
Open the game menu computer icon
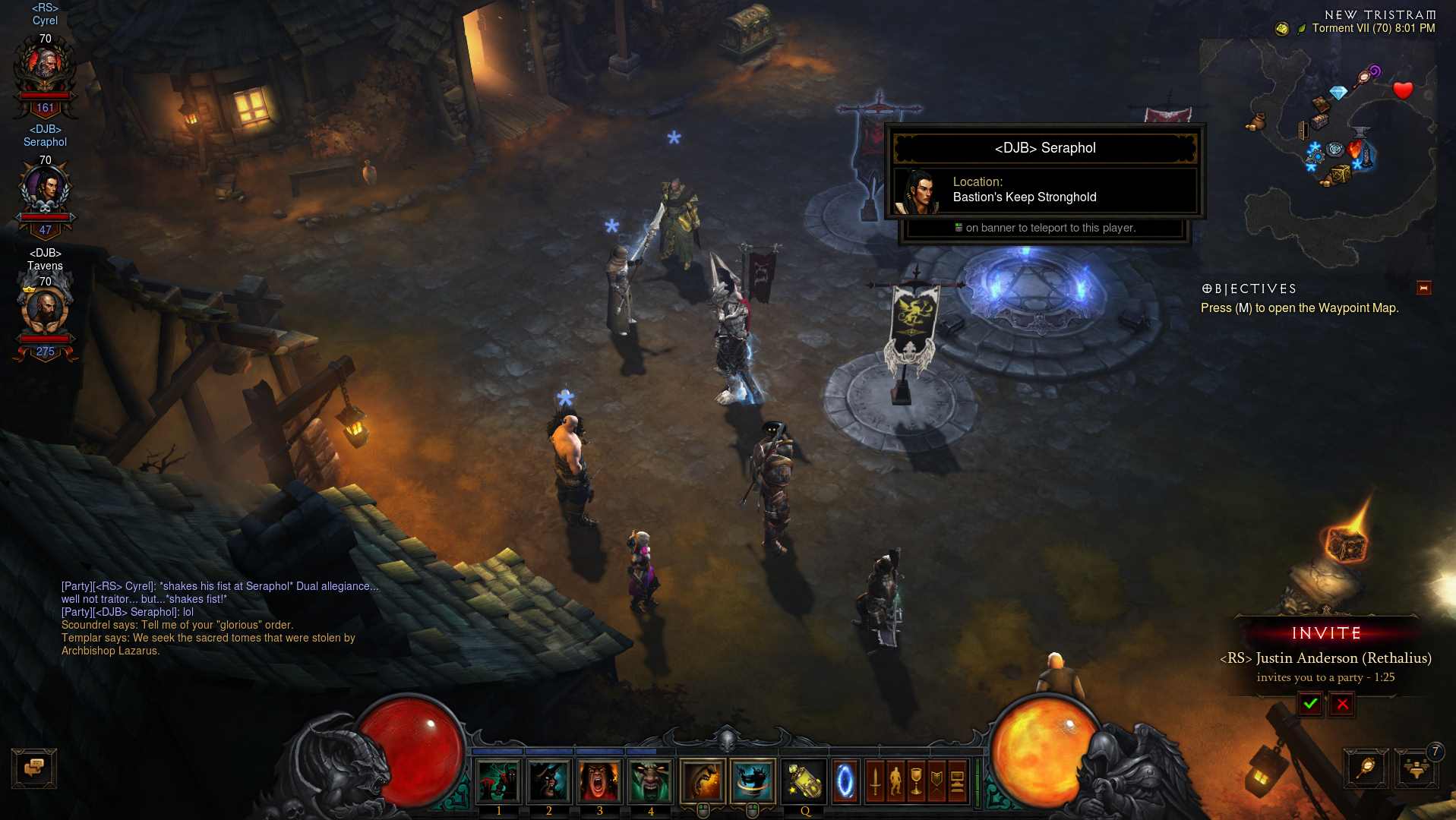point(957,781)
